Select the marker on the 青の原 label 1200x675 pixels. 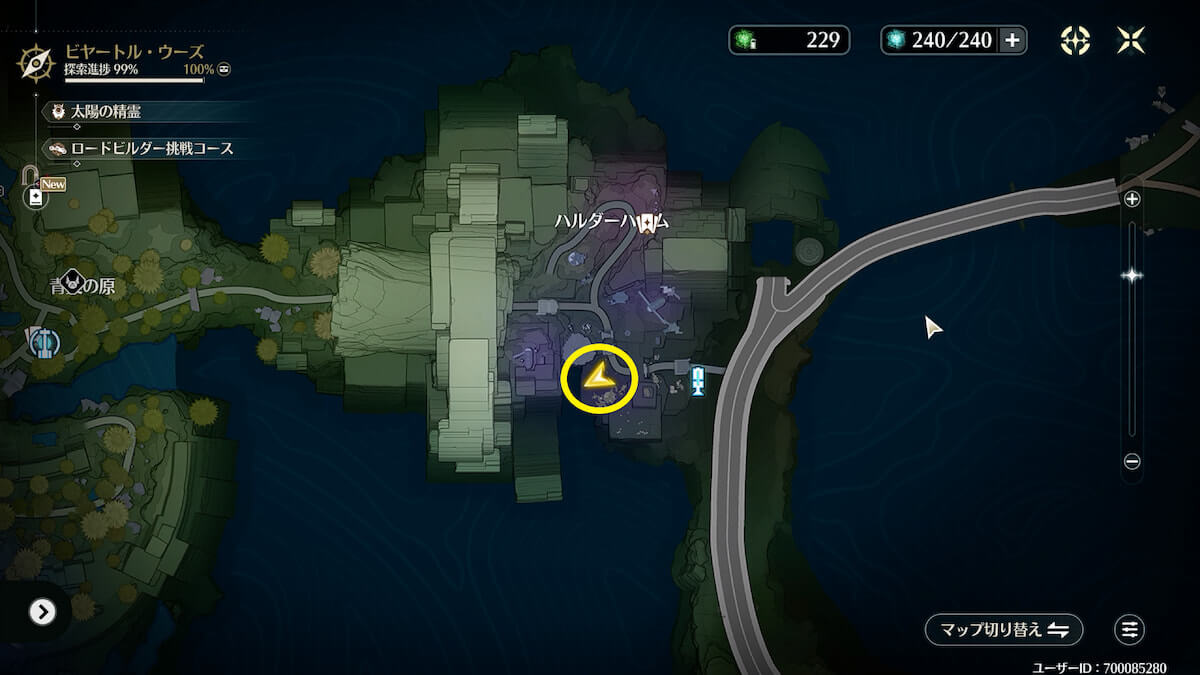[x=73, y=282]
